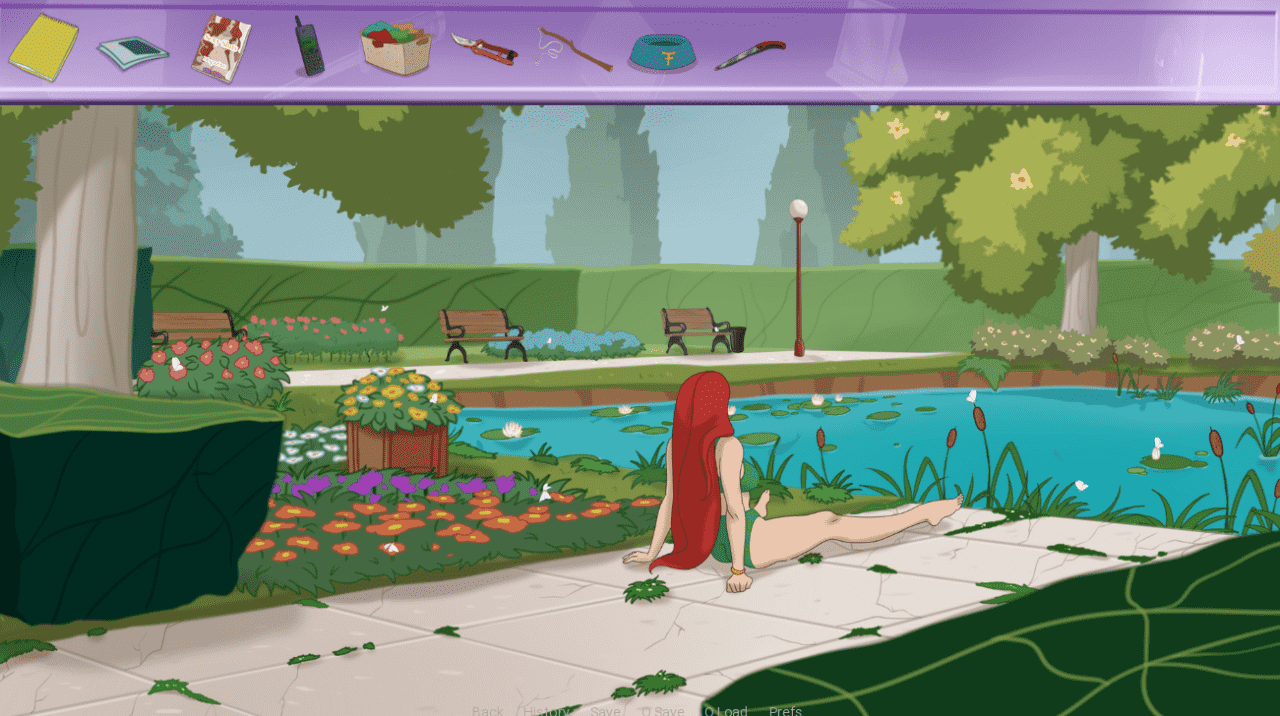Open the Prefs menu
Screen dimensions: 1280x716
(x=785, y=711)
